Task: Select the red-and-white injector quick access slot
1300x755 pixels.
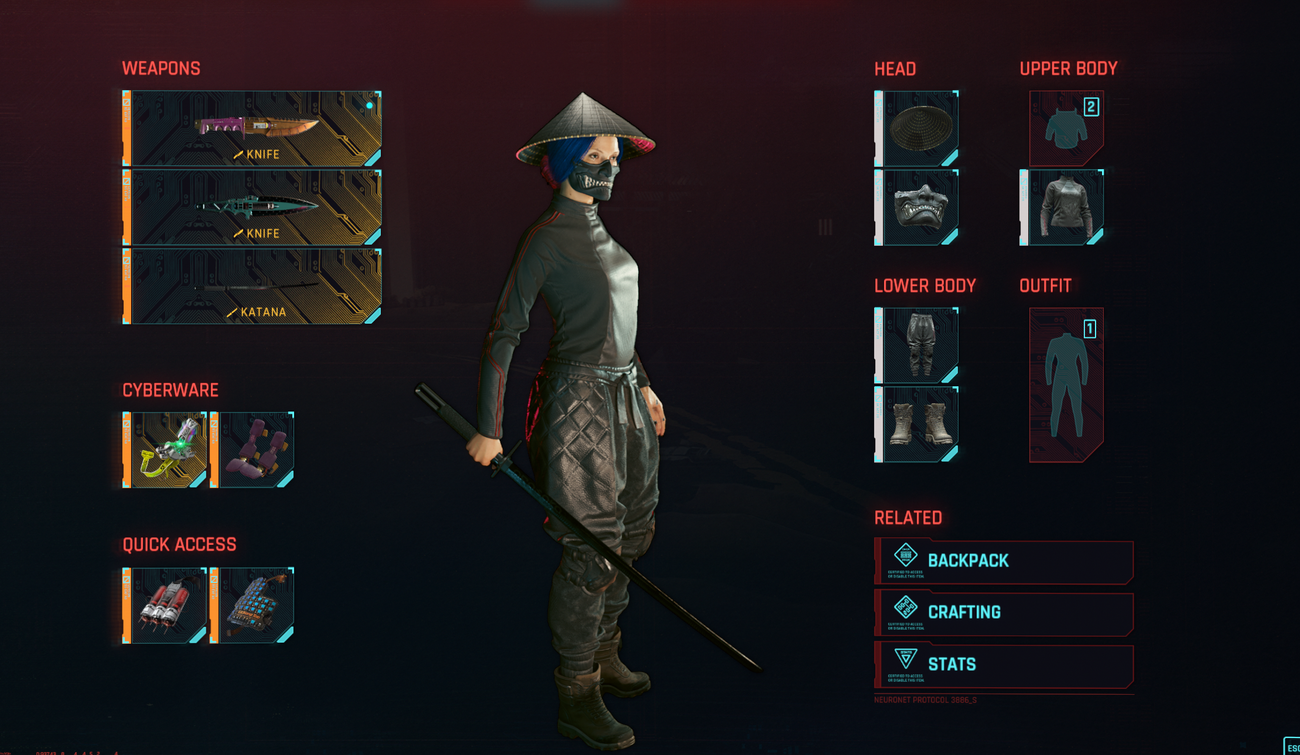Action: [166, 605]
